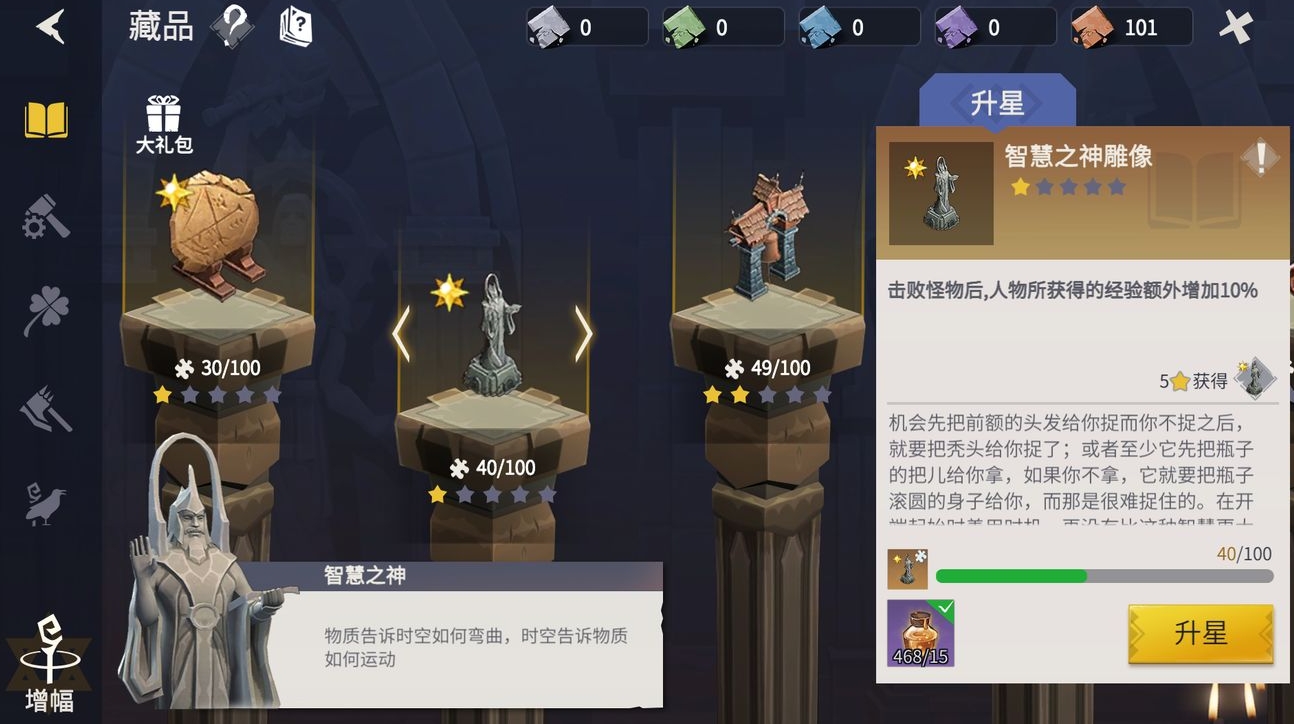Click the orange fragment counter showing 101
Image resolution: width=1294 pixels, height=724 pixels.
[x=1131, y=27]
